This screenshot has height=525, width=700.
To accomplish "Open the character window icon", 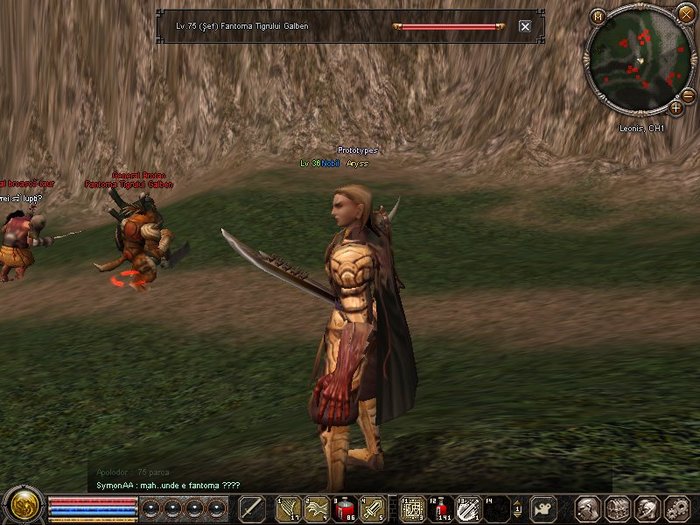I will (589, 508).
